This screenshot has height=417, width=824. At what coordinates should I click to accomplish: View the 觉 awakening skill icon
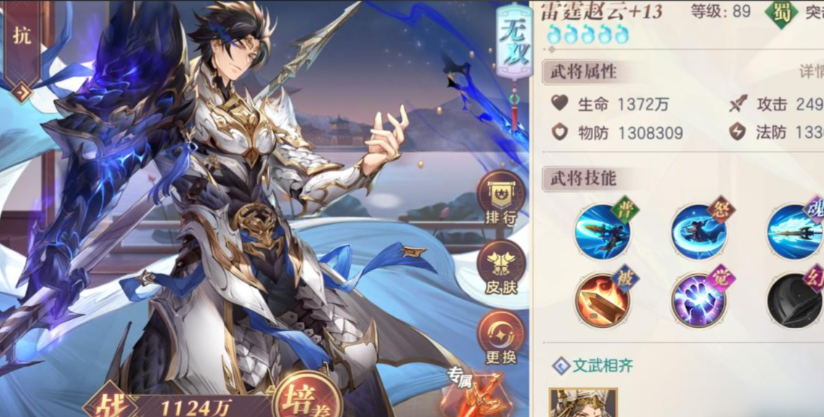(x=699, y=298)
